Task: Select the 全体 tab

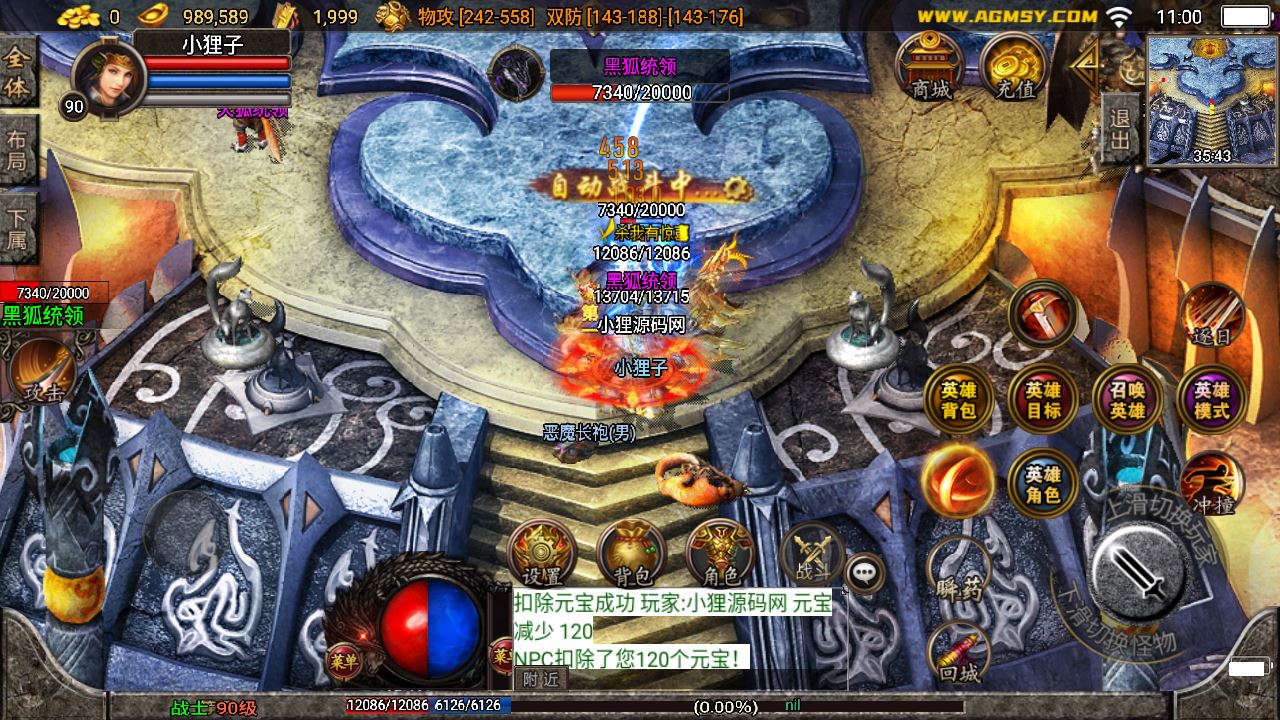Action: (x=18, y=74)
